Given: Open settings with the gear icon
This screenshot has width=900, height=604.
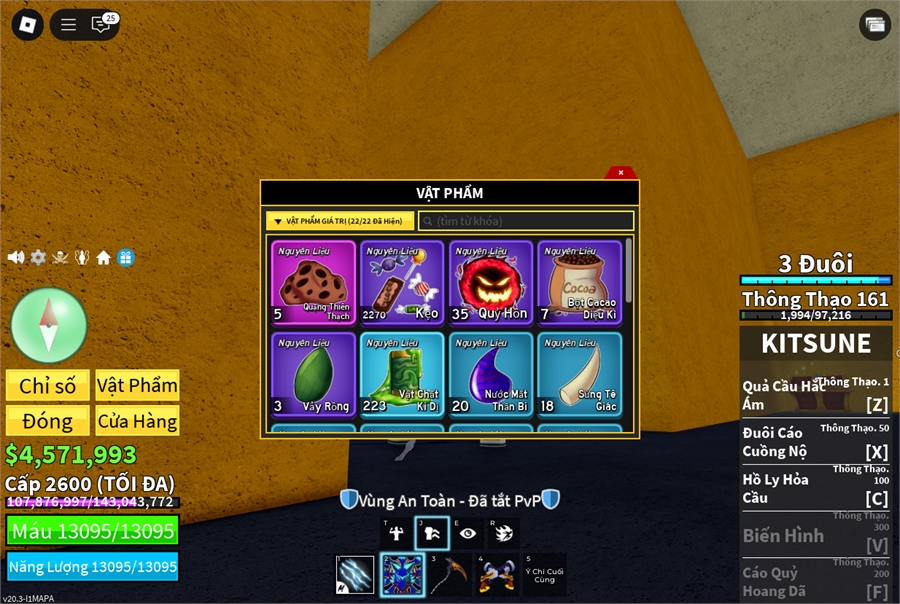Looking at the screenshot, I should [38, 257].
